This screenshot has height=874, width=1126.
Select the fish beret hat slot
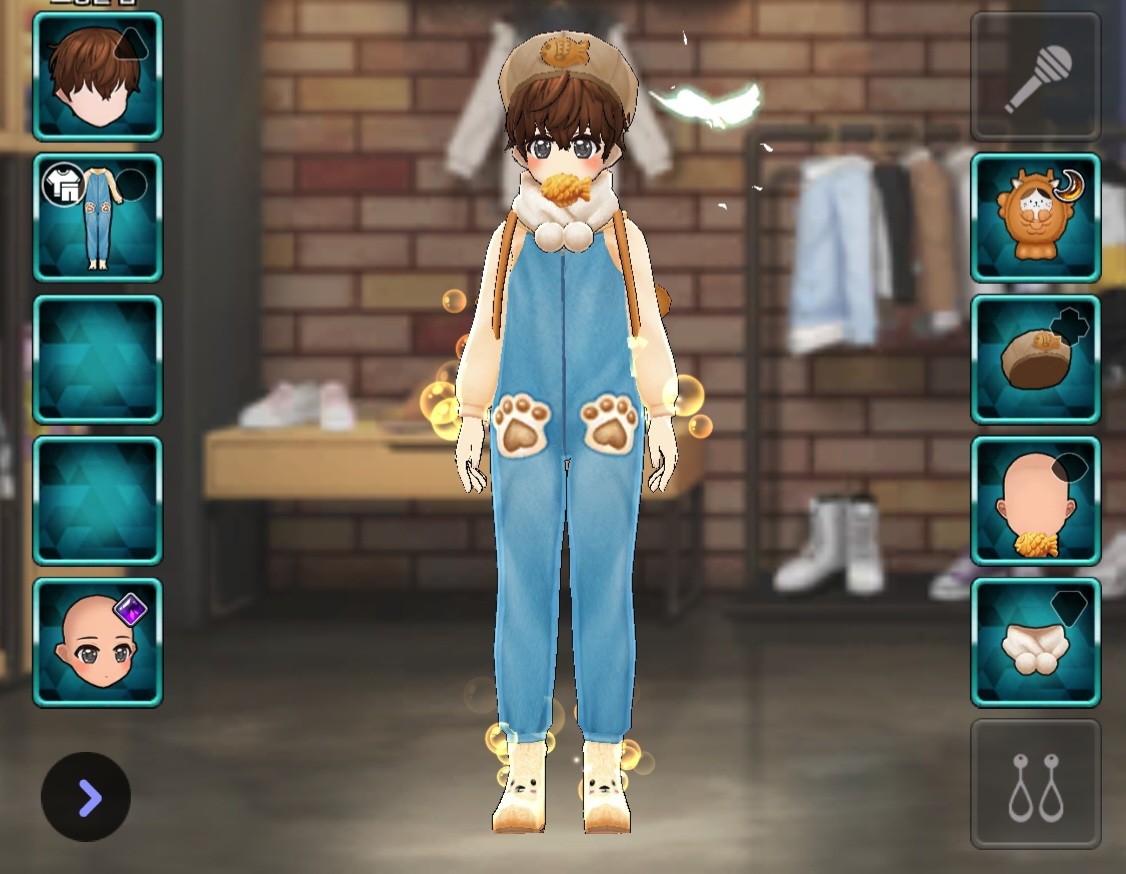pyautogui.click(x=1036, y=359)
